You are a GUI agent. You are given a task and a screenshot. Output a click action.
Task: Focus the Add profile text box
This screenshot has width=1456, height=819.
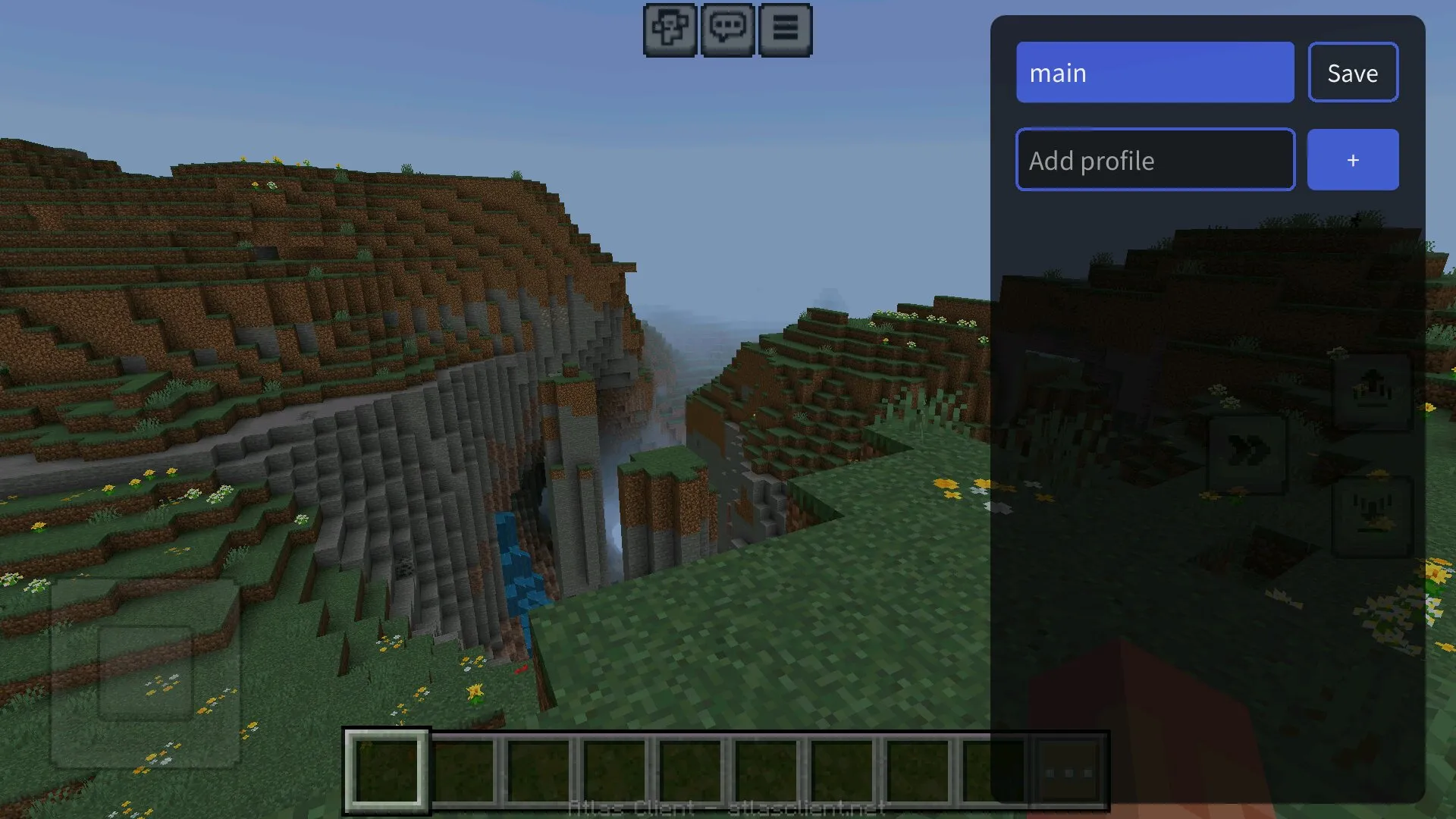[x=1155, y=160]
